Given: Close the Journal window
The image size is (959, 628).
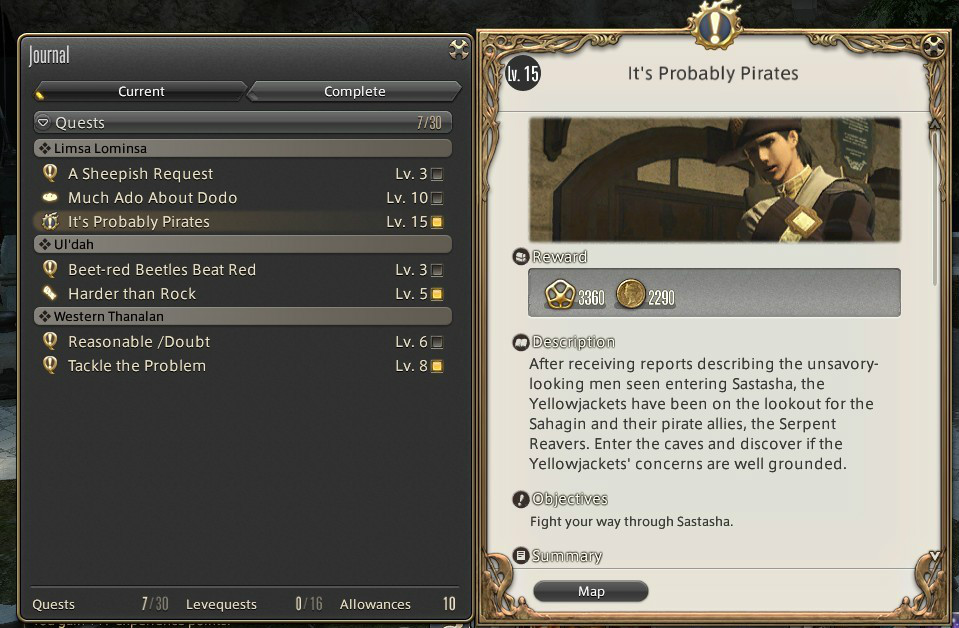Looking at the screenshot, I should [x=459, y=49].
